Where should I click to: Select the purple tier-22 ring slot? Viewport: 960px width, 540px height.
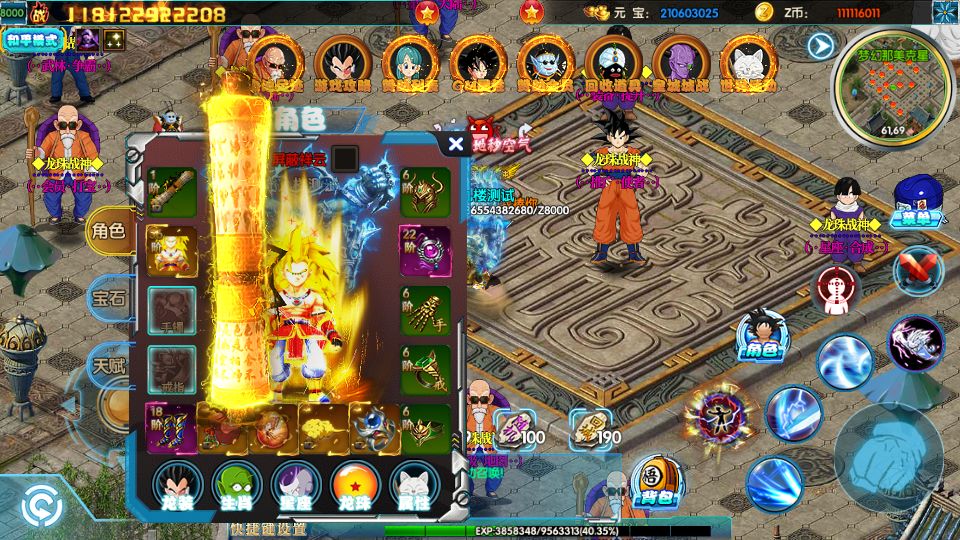coord(425,250)
